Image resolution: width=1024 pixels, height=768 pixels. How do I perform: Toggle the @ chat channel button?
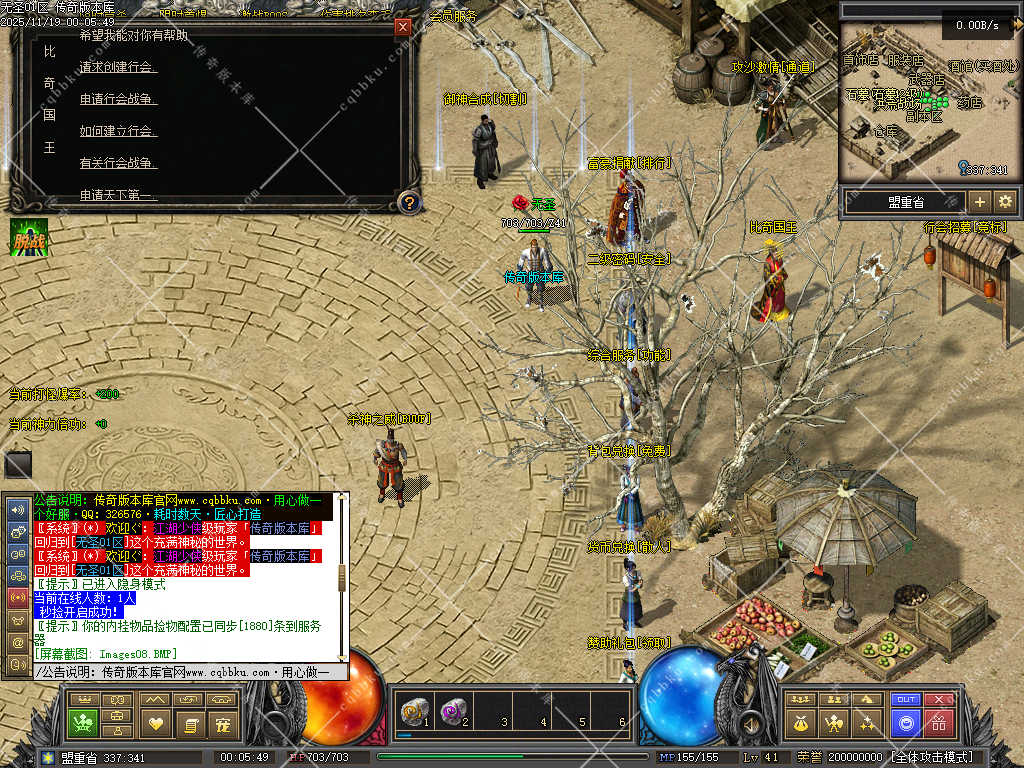(17, 641)
